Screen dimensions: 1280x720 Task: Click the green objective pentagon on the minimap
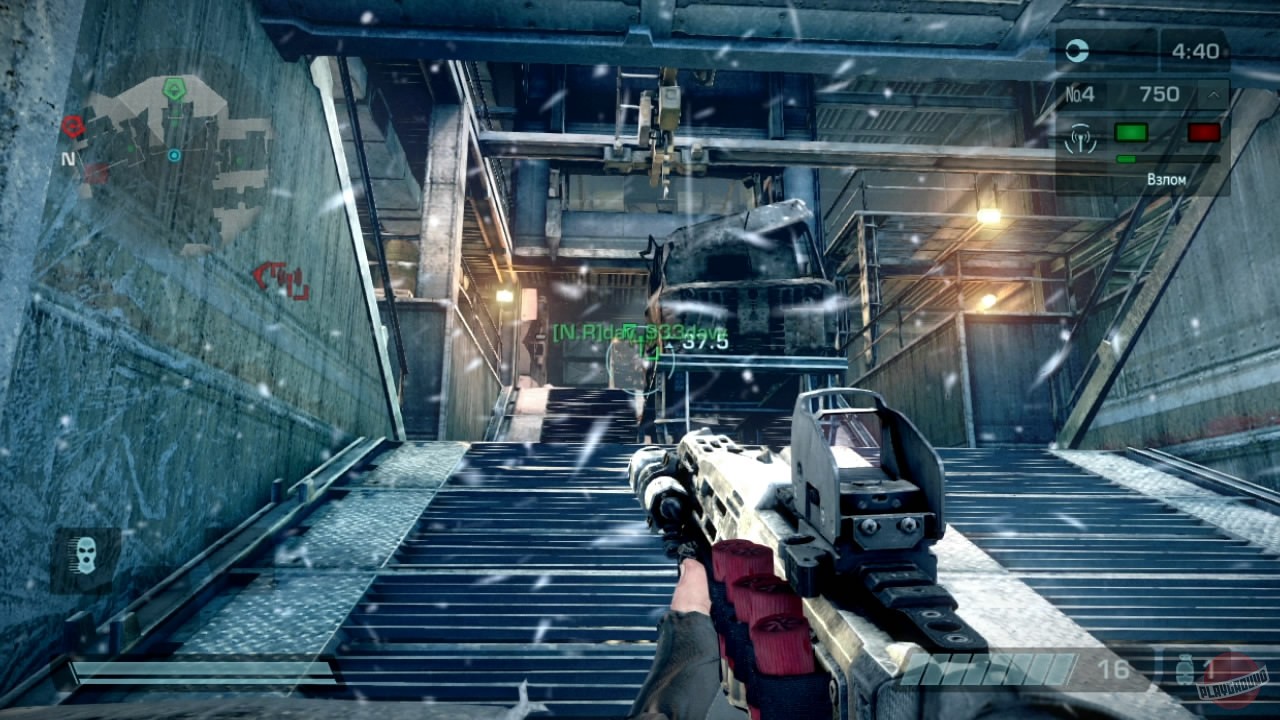[x=175, y=89]
